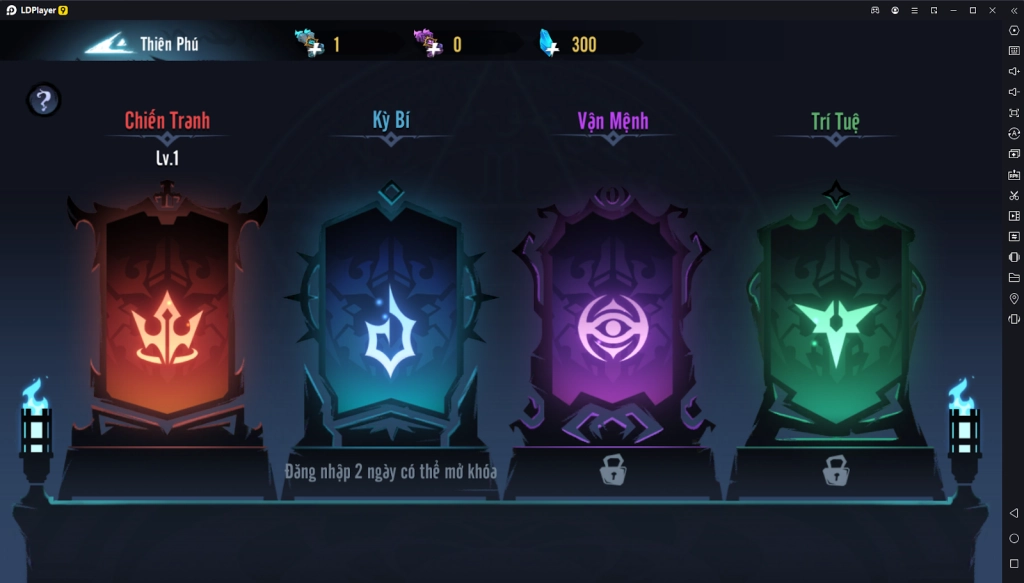Click the padlock under Trí Tuệ
The width and height of the screenshot is (1024, 583).
click(x=836, y=470)
